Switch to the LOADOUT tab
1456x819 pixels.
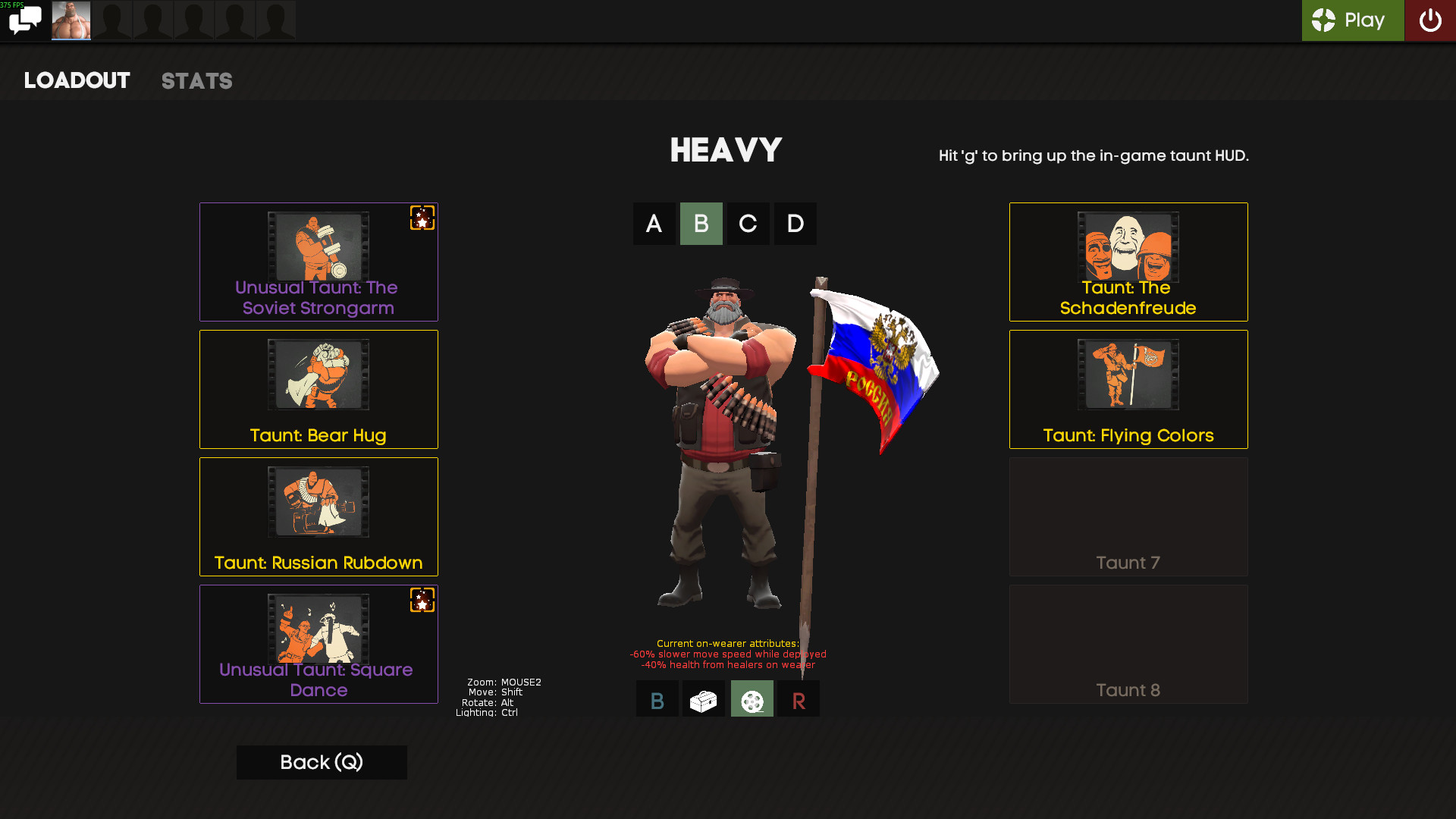coord(77,80)
